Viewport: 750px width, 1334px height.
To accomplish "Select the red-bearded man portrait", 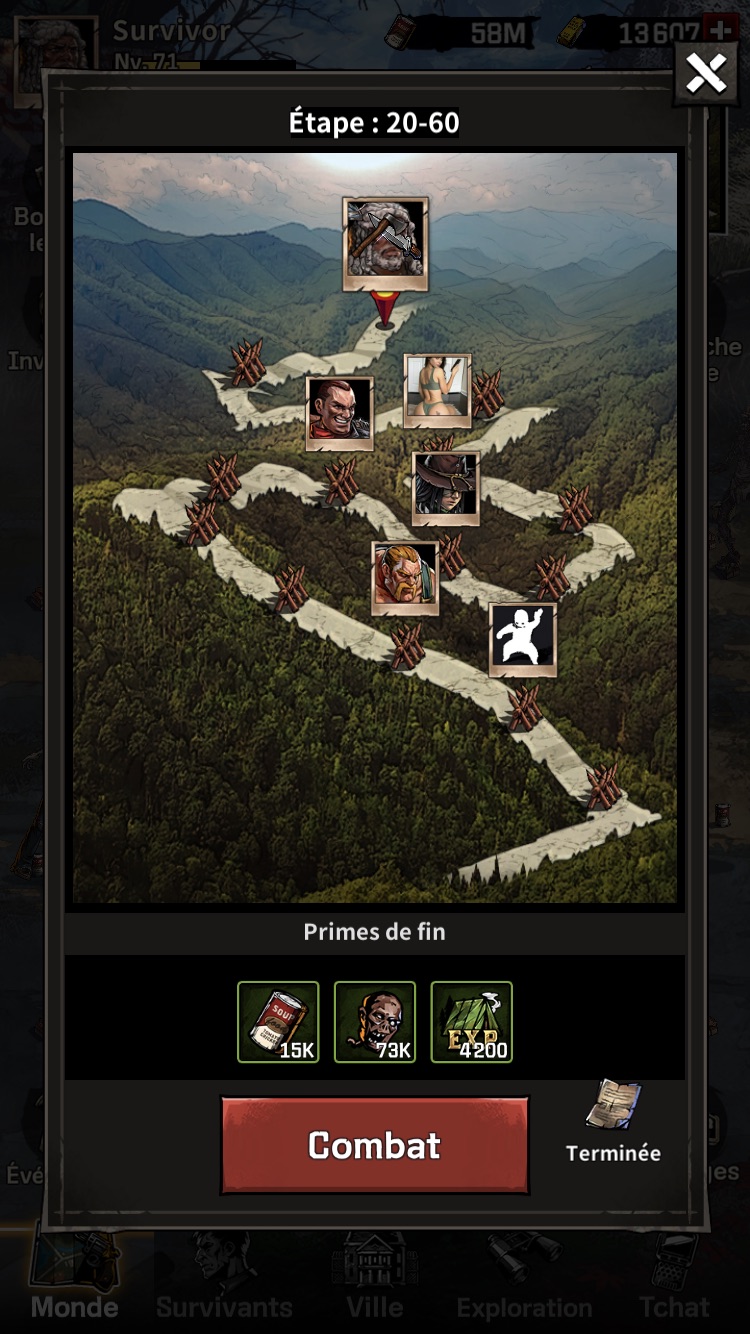I will pos(405,576).
